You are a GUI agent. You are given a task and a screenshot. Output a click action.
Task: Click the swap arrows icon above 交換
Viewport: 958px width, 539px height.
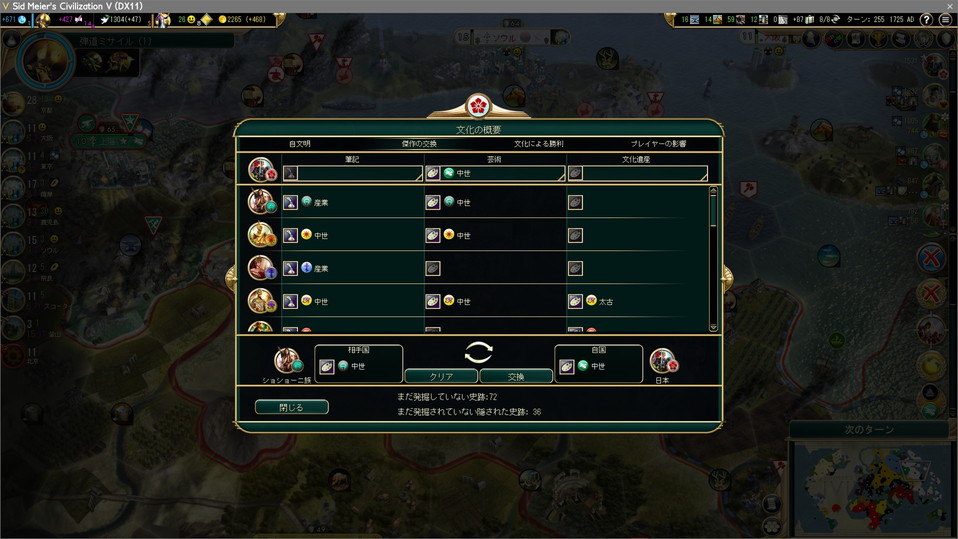coord(479,352)
